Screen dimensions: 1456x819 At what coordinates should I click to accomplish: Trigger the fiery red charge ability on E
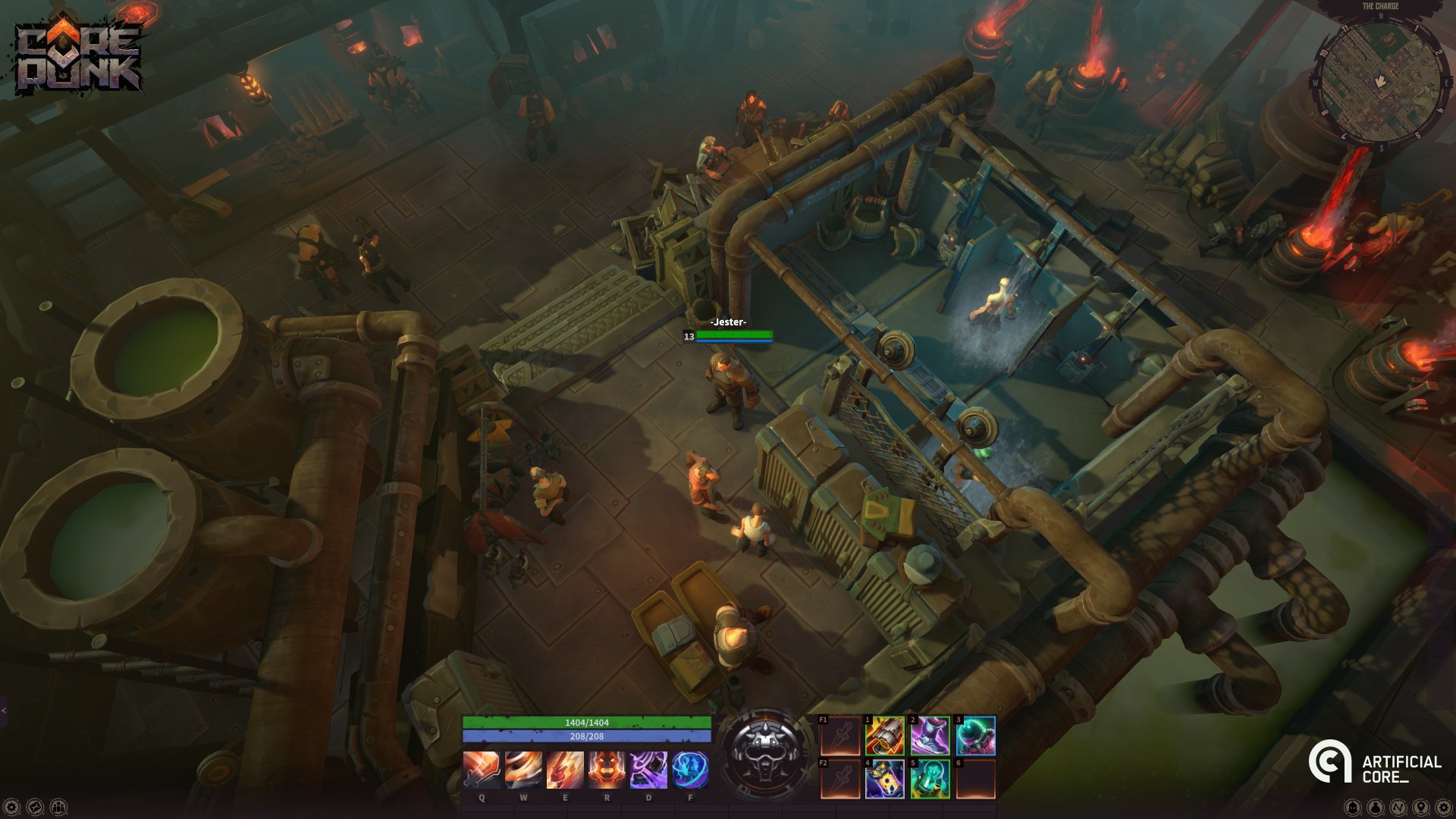pos(565,770)
